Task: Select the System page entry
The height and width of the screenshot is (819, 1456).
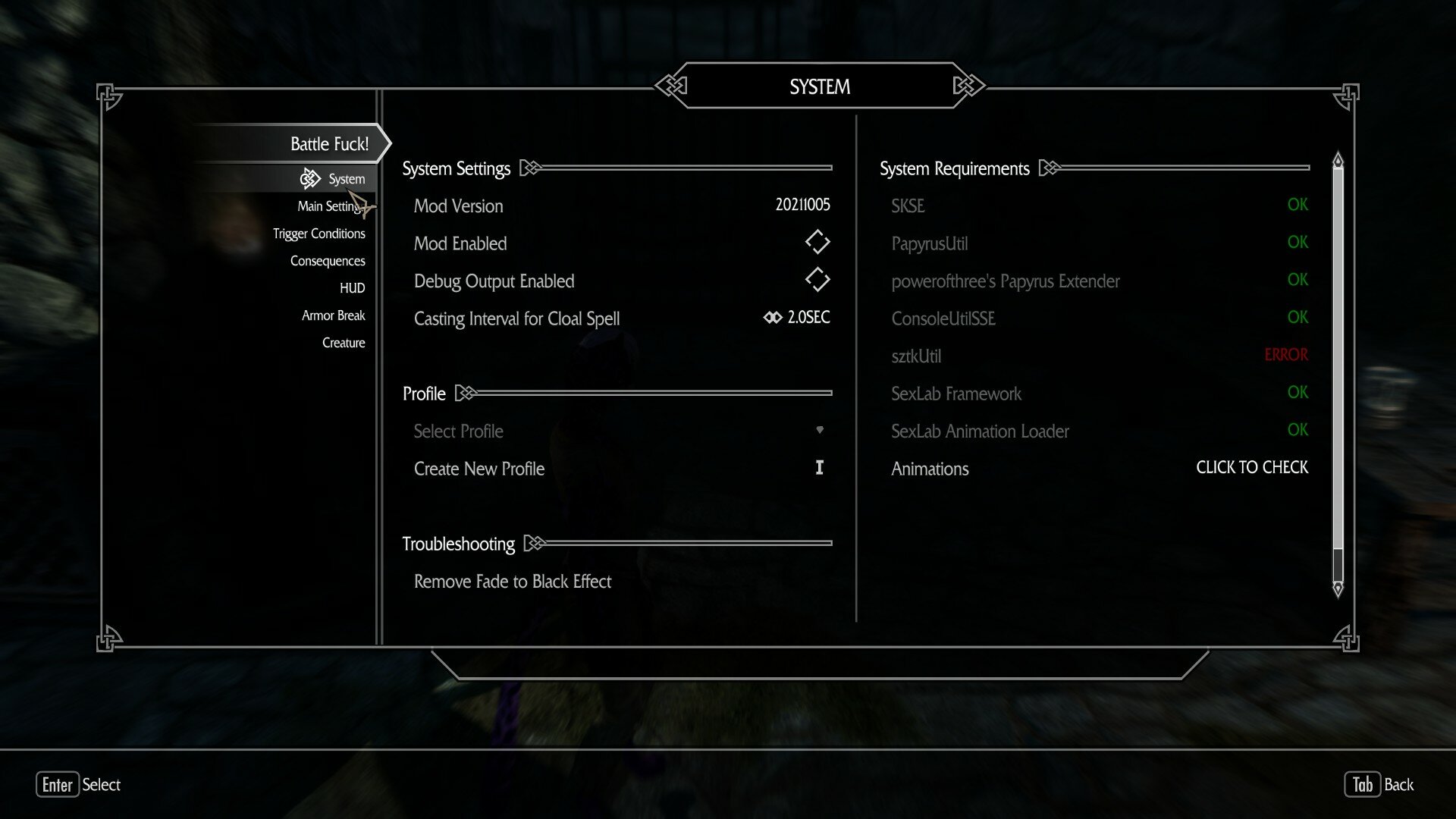Action: [346, 179]
